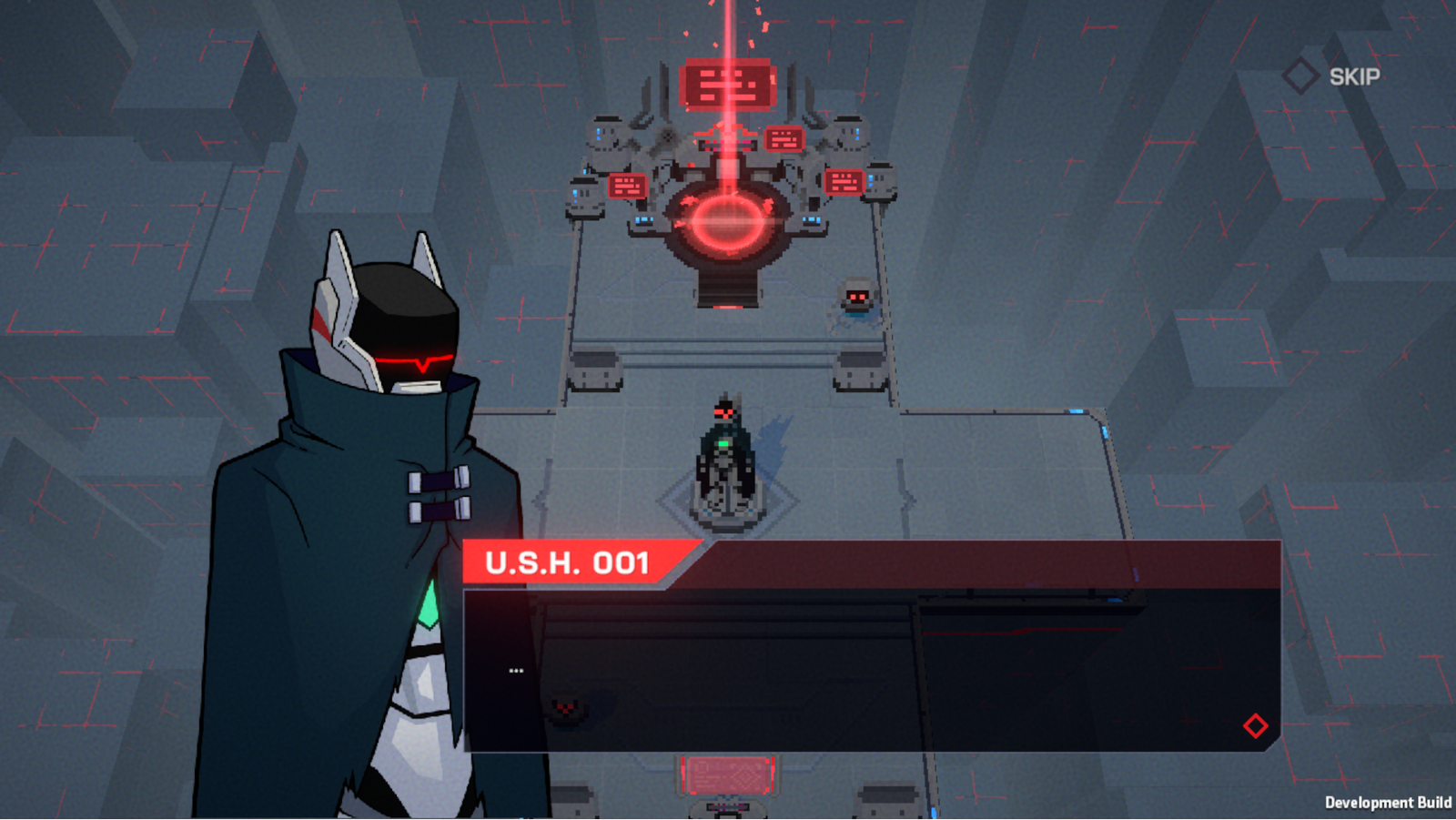Click the U.S.H. 001 dialogue text box

pos(872,670)
